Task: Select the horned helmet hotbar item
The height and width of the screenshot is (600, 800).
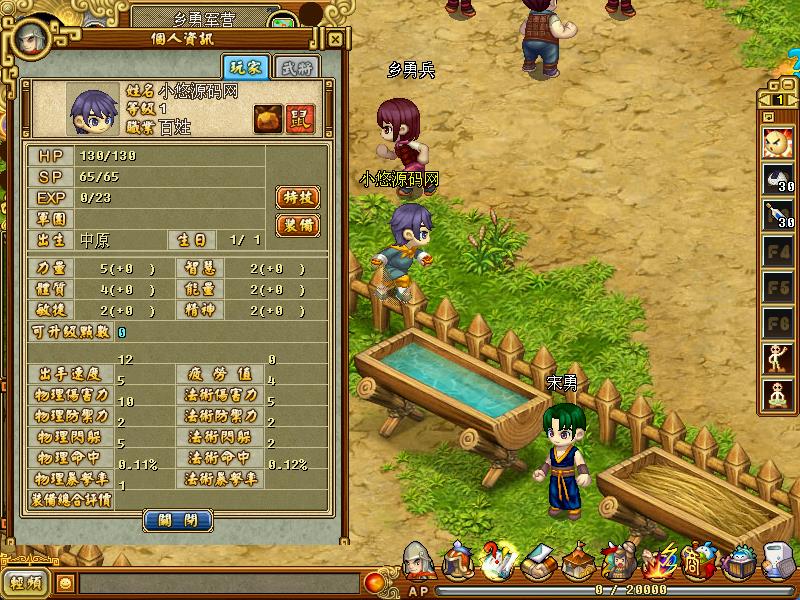Action: [778, 180]
